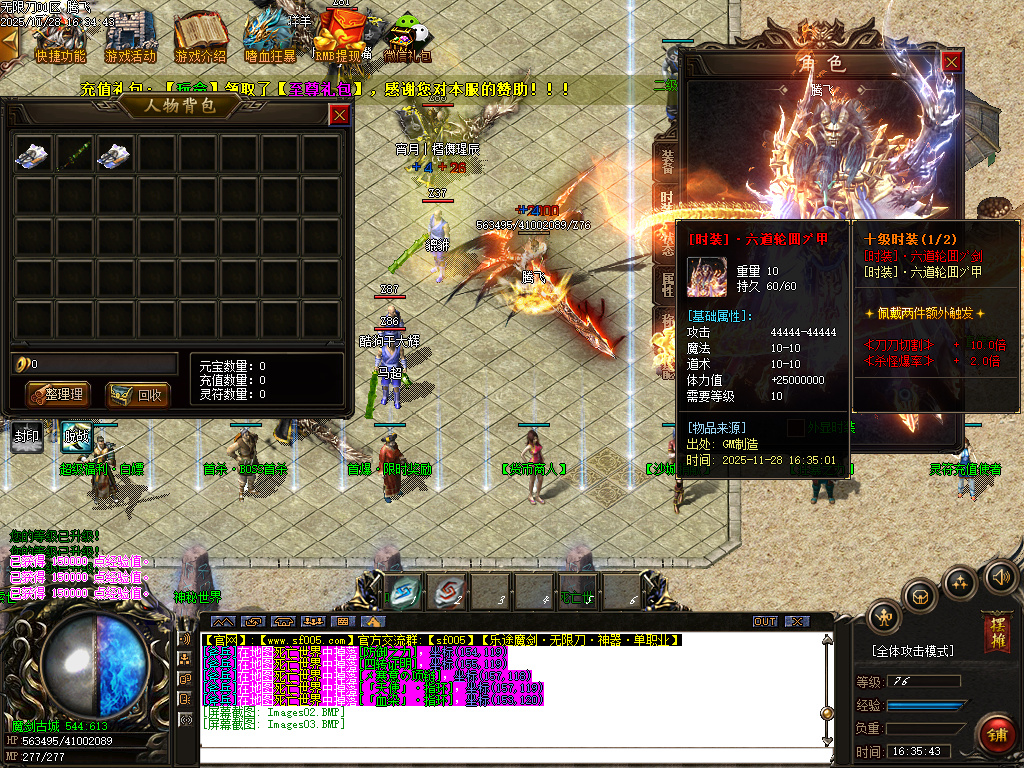Use the red swirl skill in slot 2
Image resolution: width=1024 pixels, height=768 pixels.
click(449, 590)
